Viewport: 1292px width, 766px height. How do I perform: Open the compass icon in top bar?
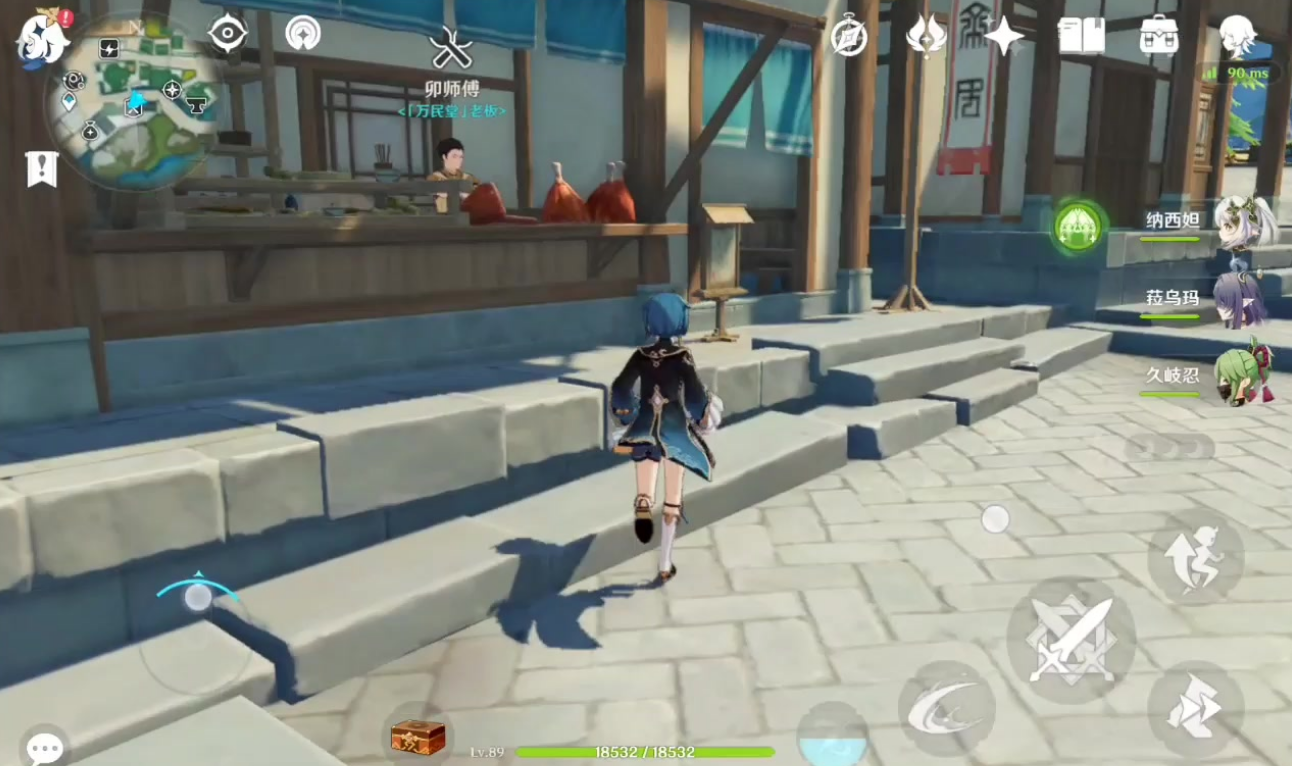click(x=849, y=36)
